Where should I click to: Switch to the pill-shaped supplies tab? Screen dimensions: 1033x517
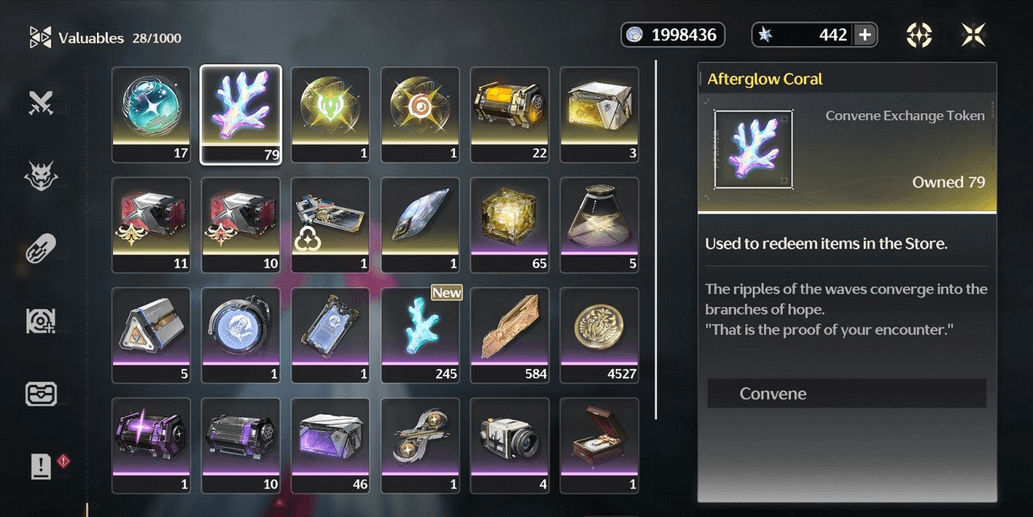tap(41, 248)
